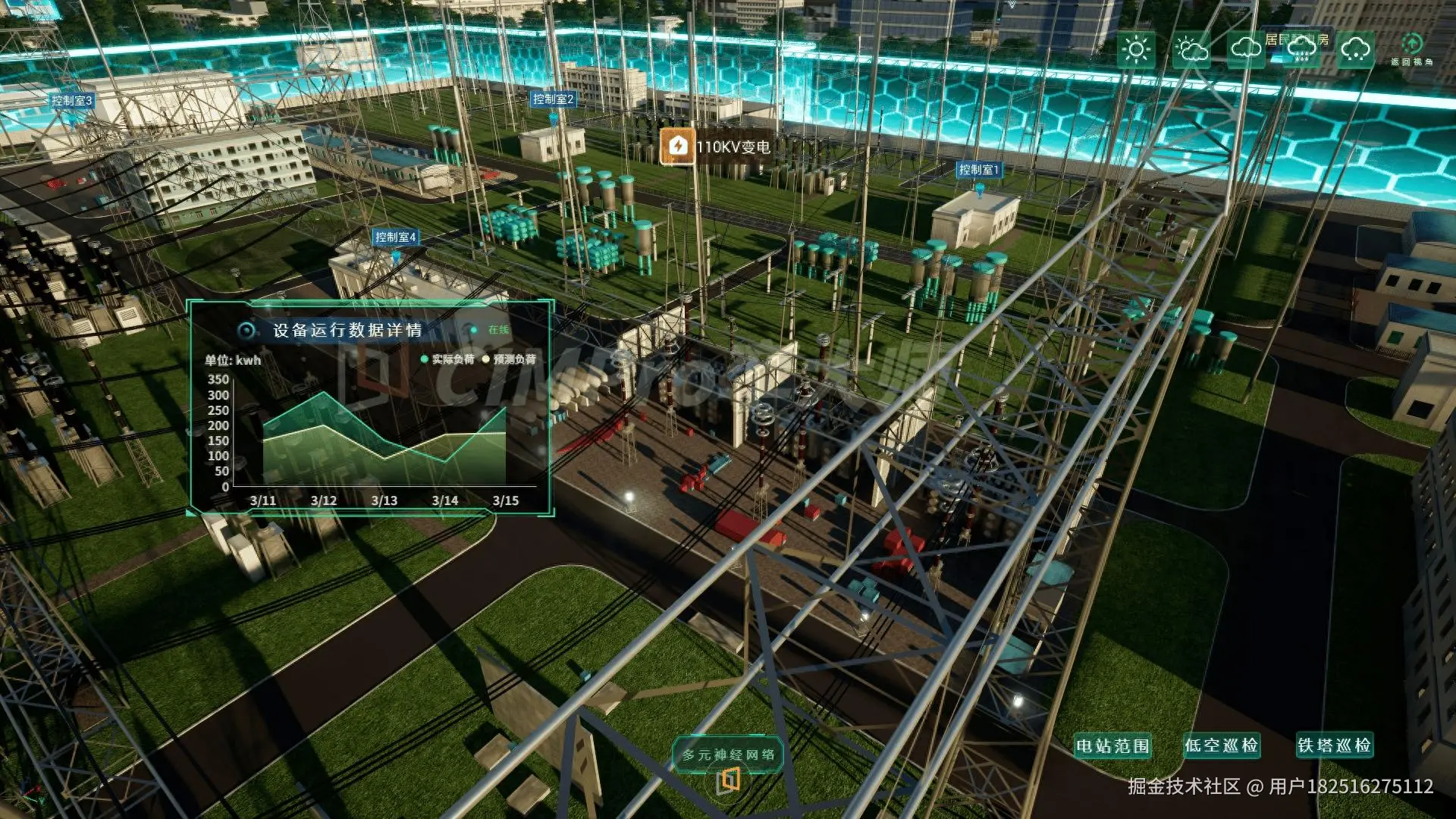The width and height of the screenshot is (1456, 819).
Task: Select the rain cloud weather icon
Action: pos(1301,50)
